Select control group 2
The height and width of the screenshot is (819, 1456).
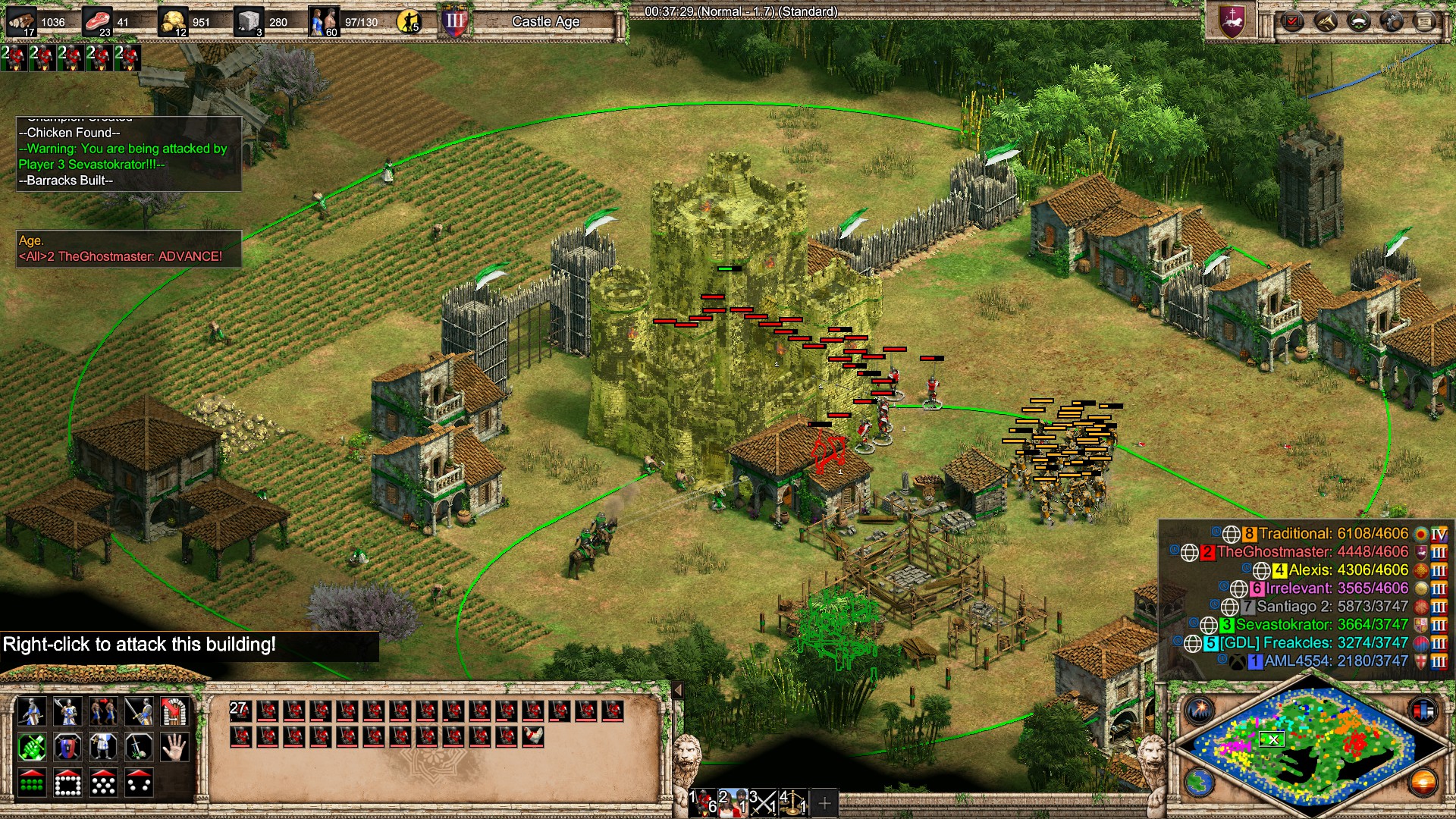[733, 802]
